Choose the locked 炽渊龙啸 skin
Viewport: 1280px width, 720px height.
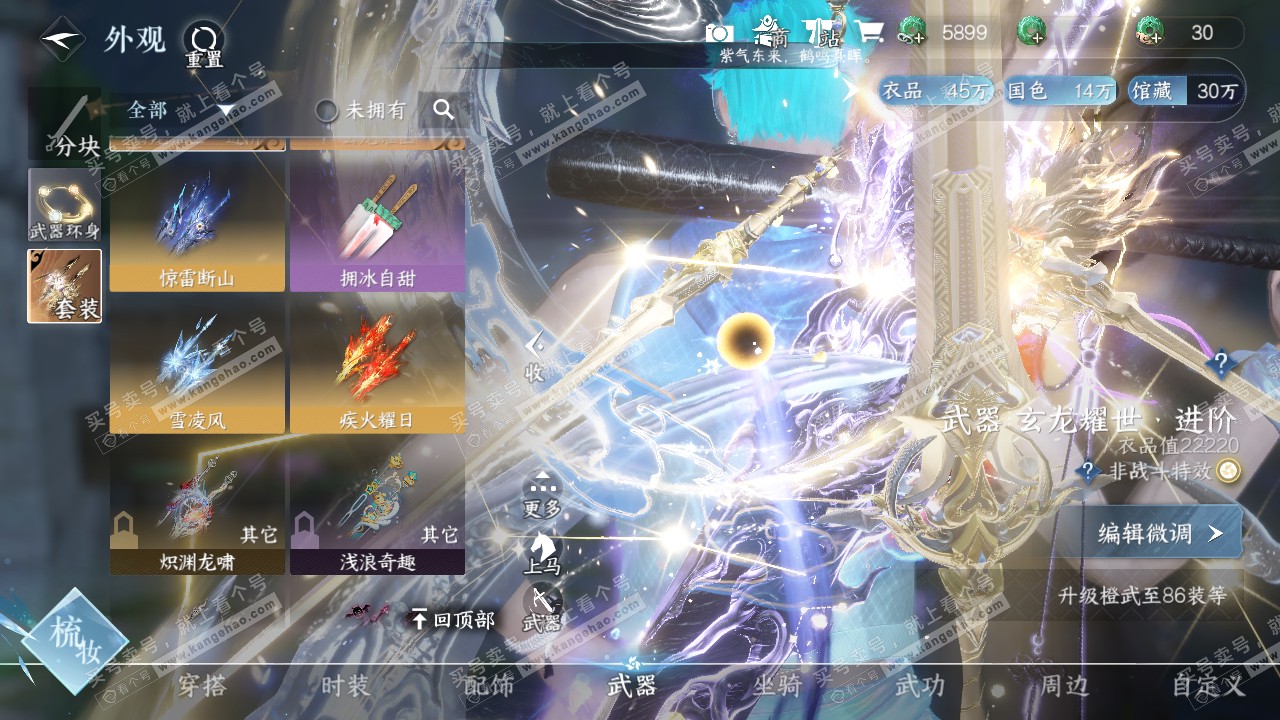[197, 515]
